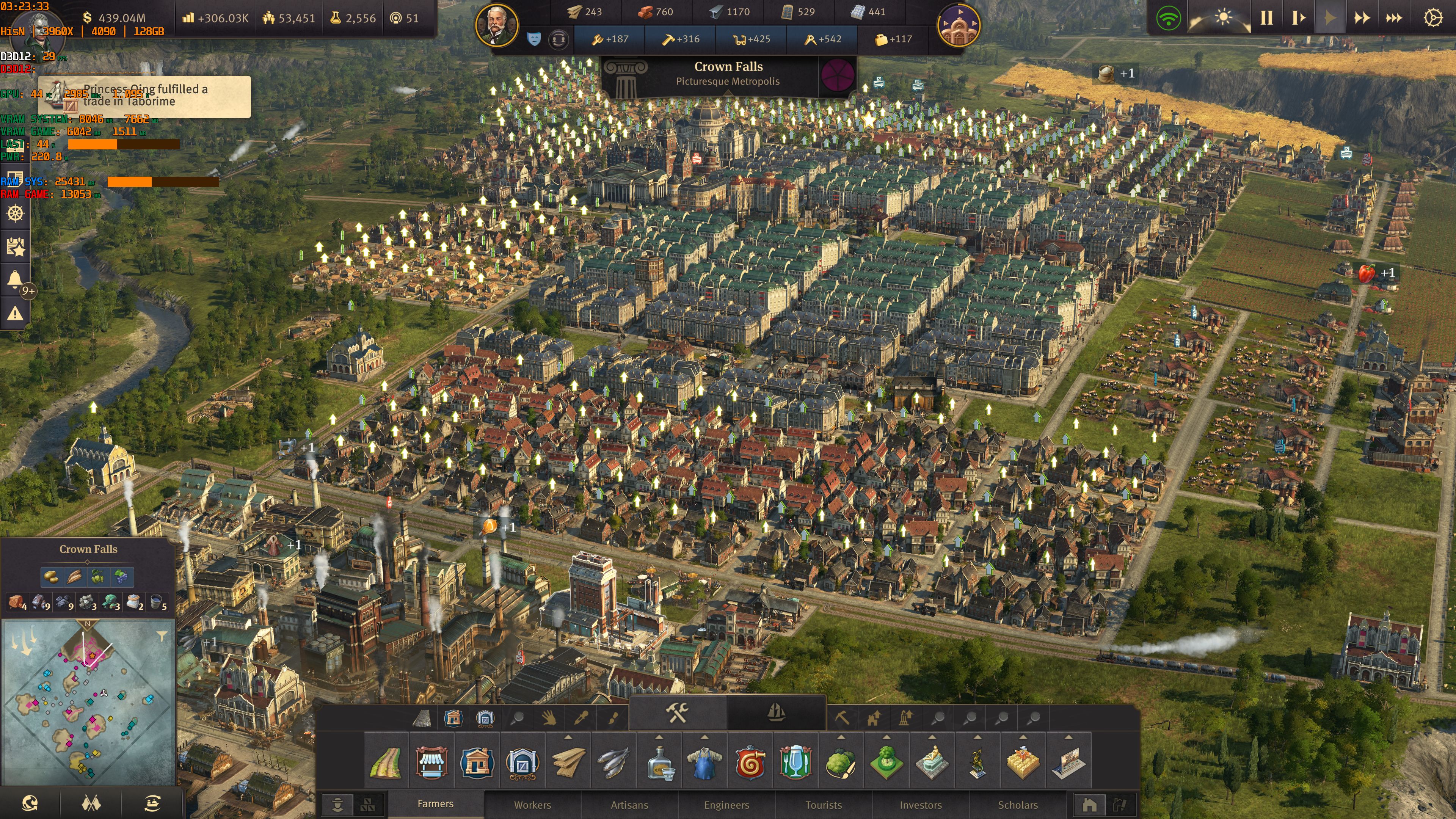Image resolution: width=1456 pixels, height=819 pixels.
Task: Open the ship's wheel fleet menu
Action: click(15, 215)
